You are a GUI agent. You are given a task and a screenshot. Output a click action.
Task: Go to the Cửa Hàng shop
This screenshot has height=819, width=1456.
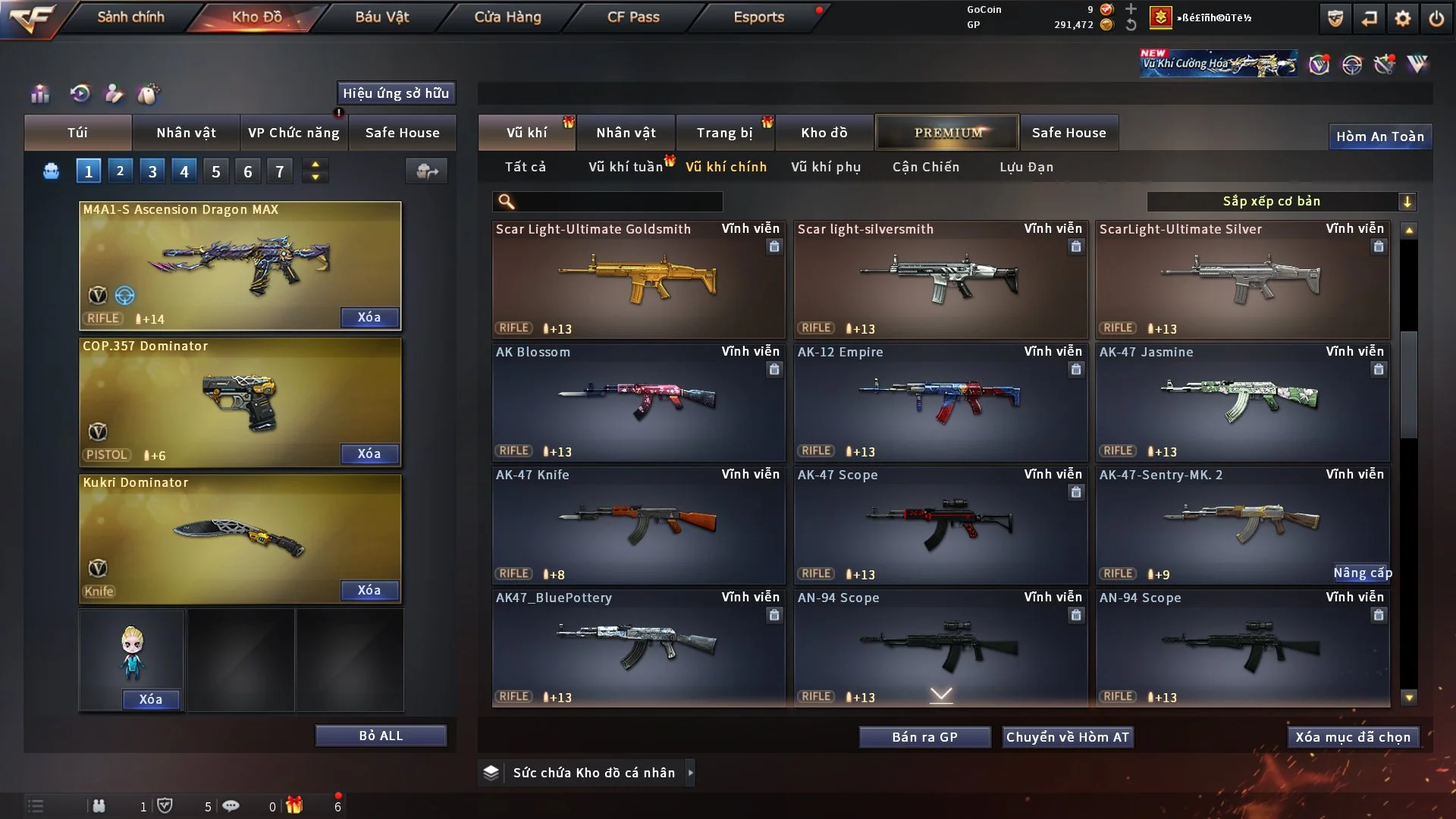tap(507, 17)
